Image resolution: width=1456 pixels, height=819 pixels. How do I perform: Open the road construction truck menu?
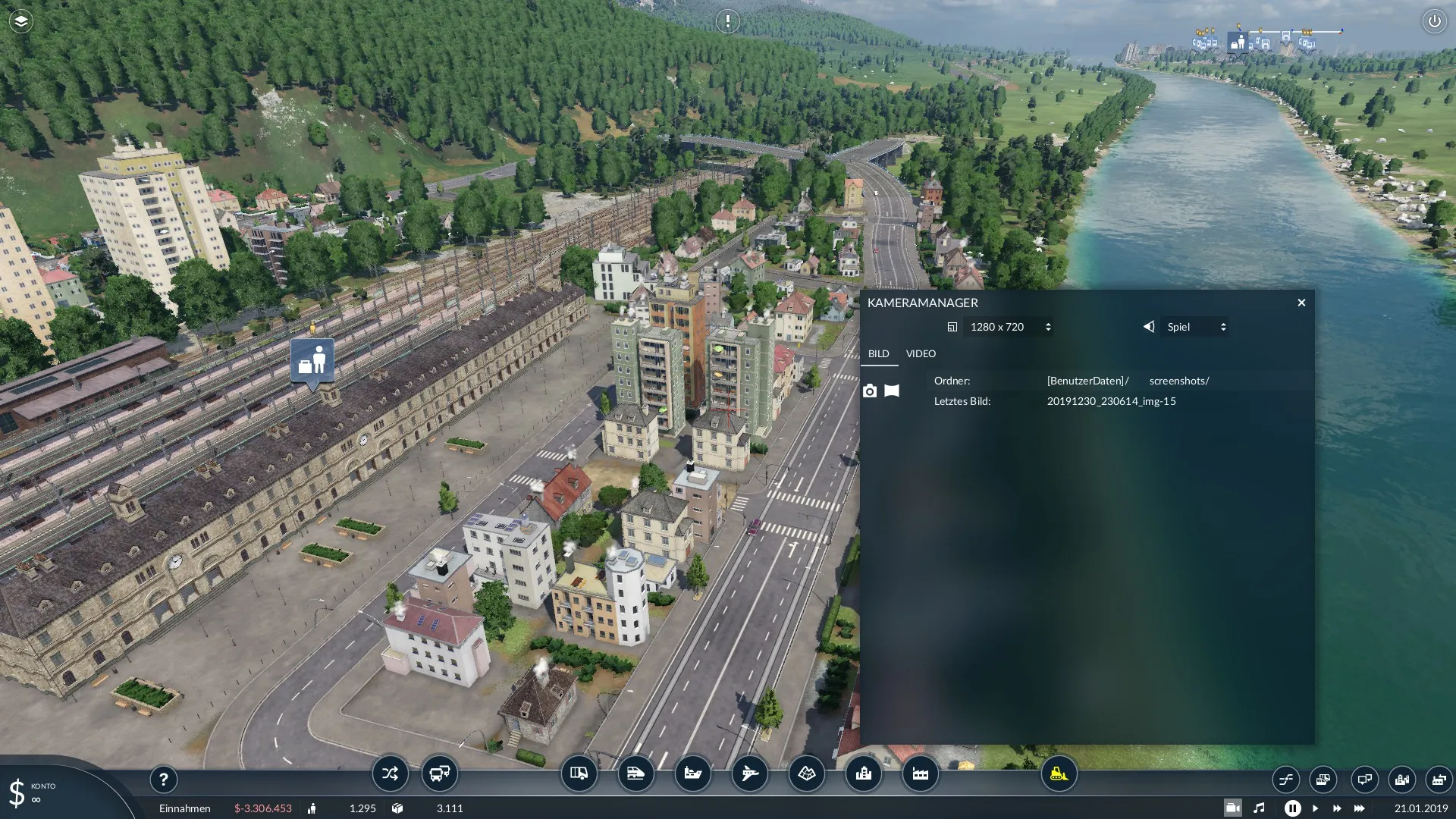click(x=579, y=774)
